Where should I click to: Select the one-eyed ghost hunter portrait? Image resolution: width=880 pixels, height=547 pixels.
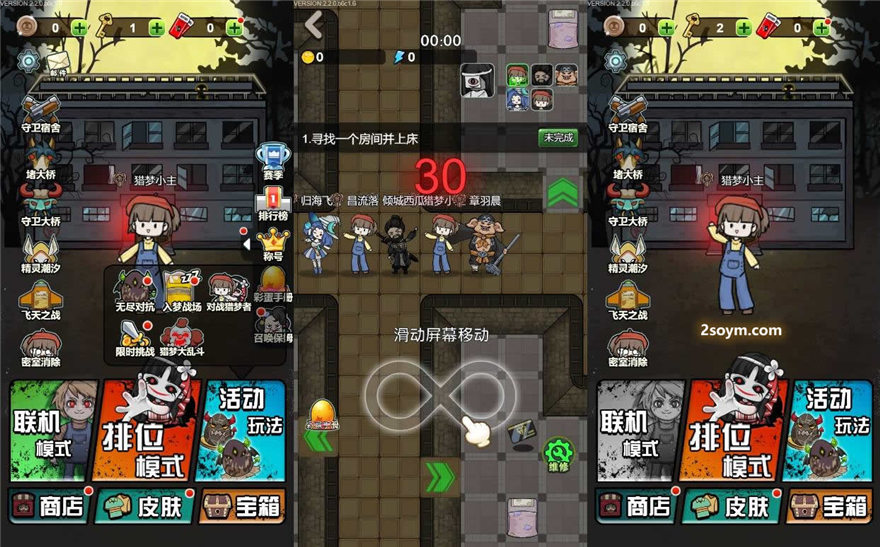click(478, 80)
